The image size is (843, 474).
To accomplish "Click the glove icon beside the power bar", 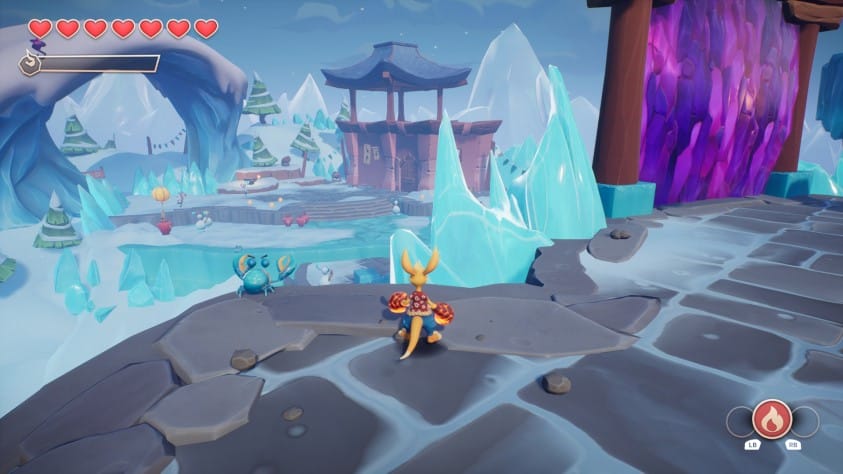I will tap(31, 65).
